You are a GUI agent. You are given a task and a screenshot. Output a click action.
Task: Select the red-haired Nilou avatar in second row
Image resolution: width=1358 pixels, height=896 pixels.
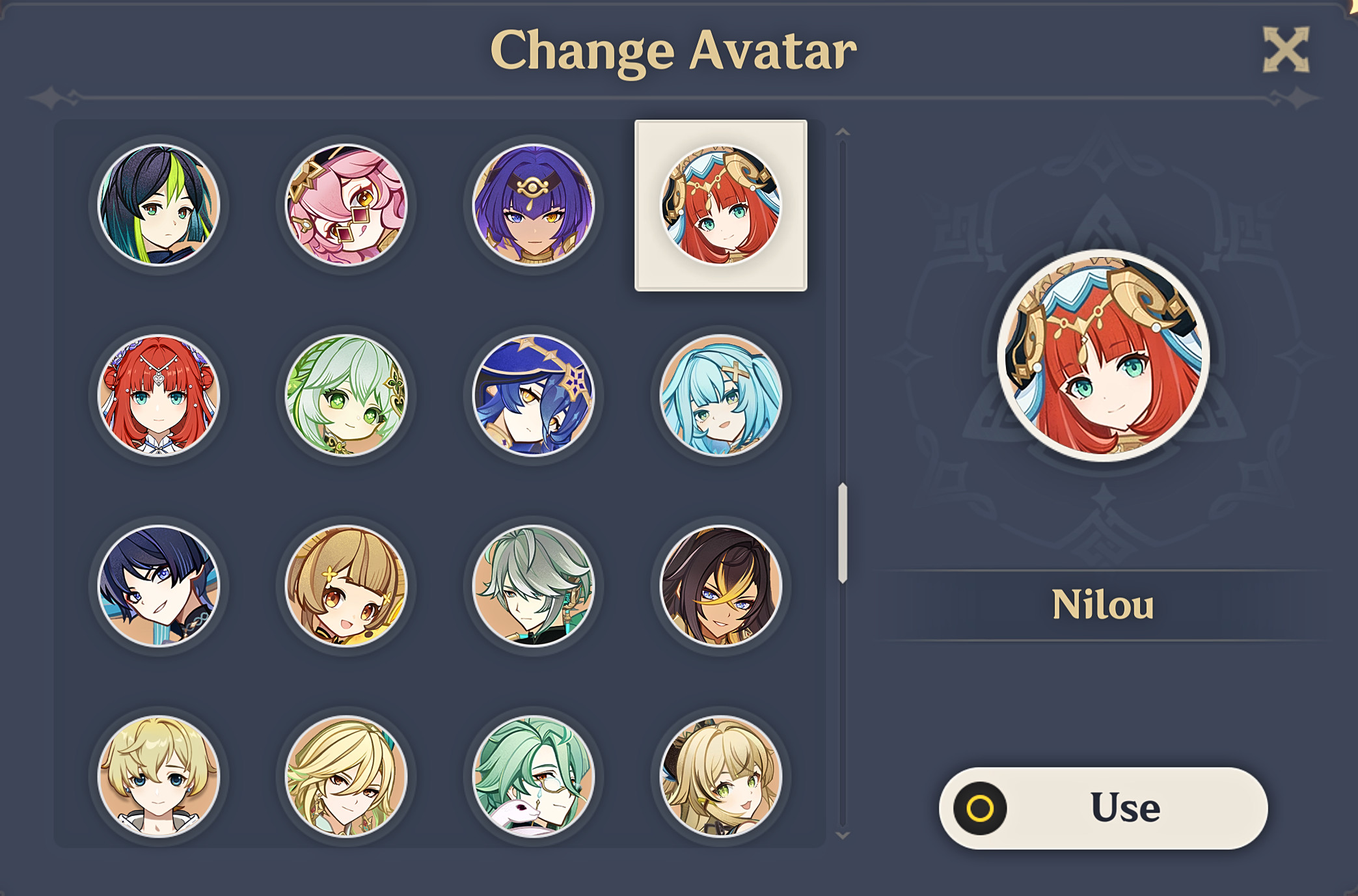tap(159, 397)
